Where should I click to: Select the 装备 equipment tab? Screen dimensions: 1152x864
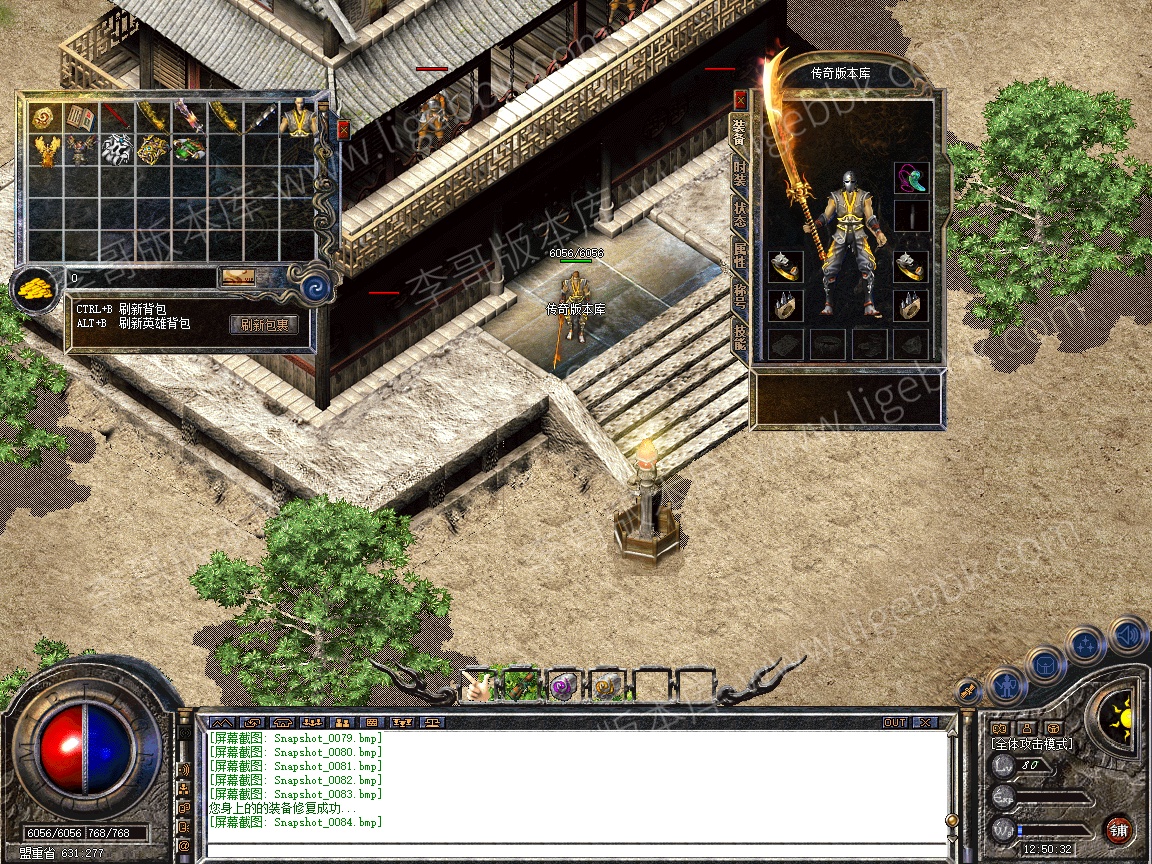pyautogui.click(x=740, y=130)
